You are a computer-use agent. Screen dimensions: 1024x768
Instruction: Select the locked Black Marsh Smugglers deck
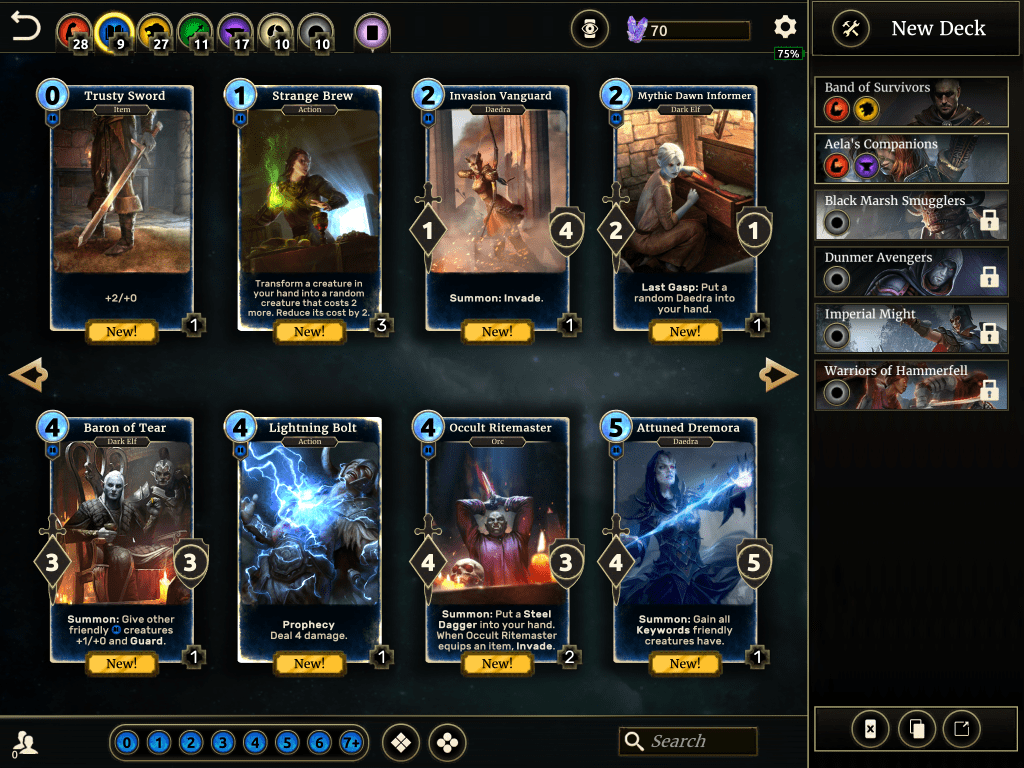coord(911,214)
